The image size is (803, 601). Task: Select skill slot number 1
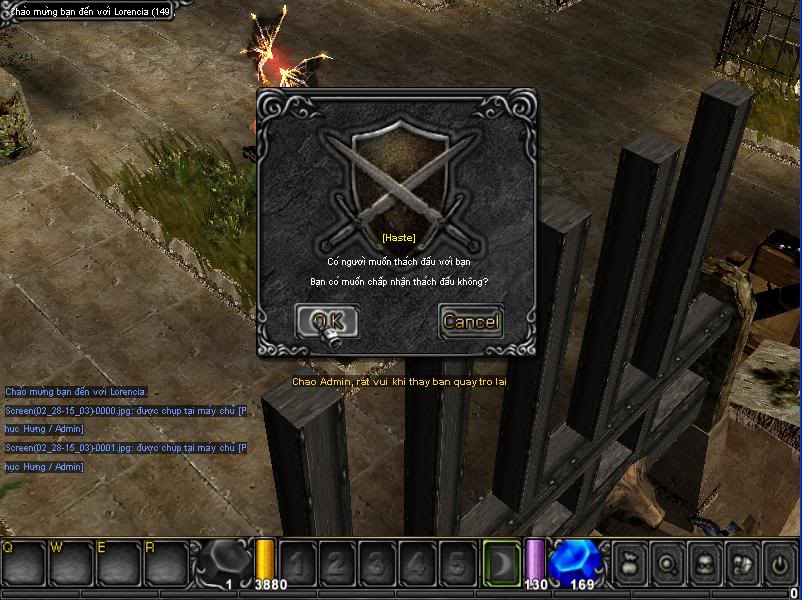point(296,564)
